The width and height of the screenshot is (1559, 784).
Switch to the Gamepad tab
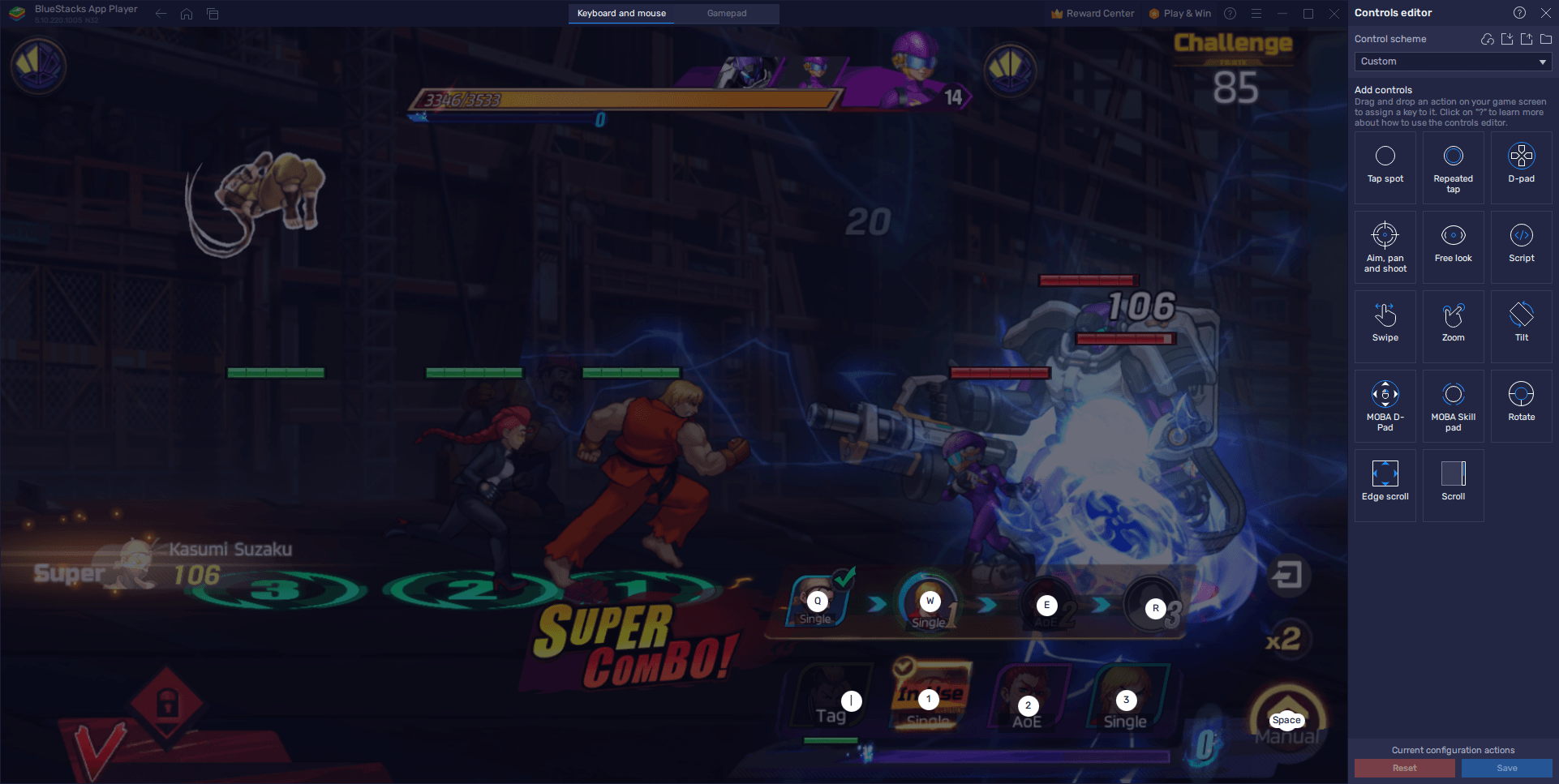pyautogui.click(x=726, y=13)
